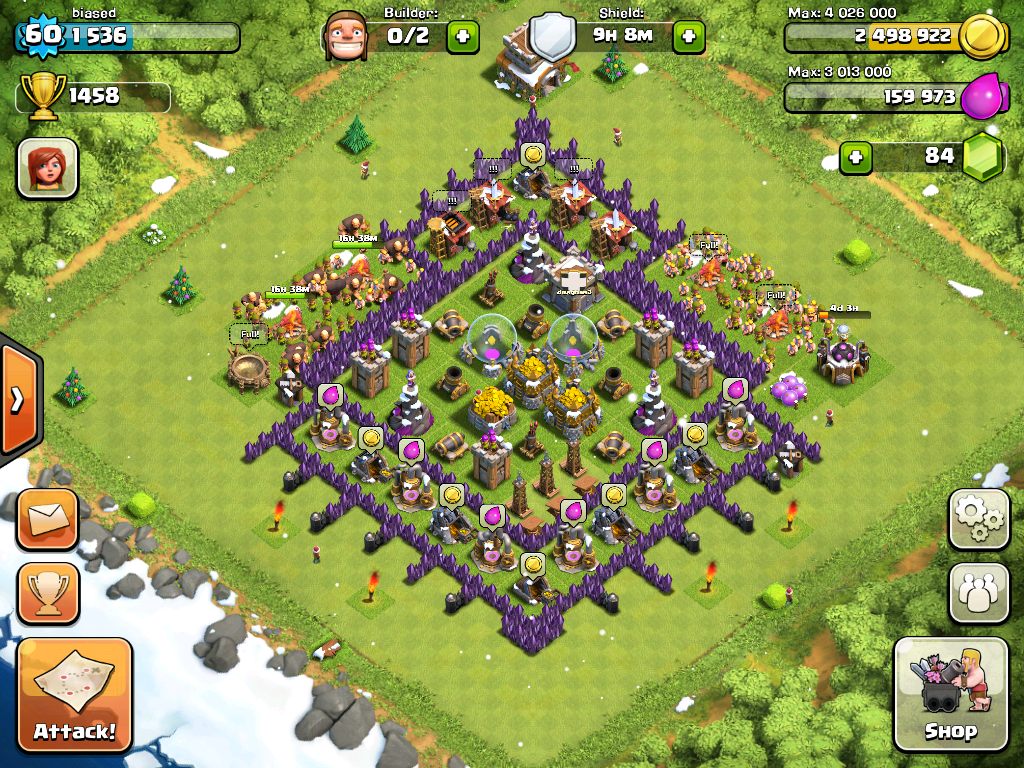Open the friends and clan members panel
Viewport: 1024px width, 768px height.
(x=978, y=594)
